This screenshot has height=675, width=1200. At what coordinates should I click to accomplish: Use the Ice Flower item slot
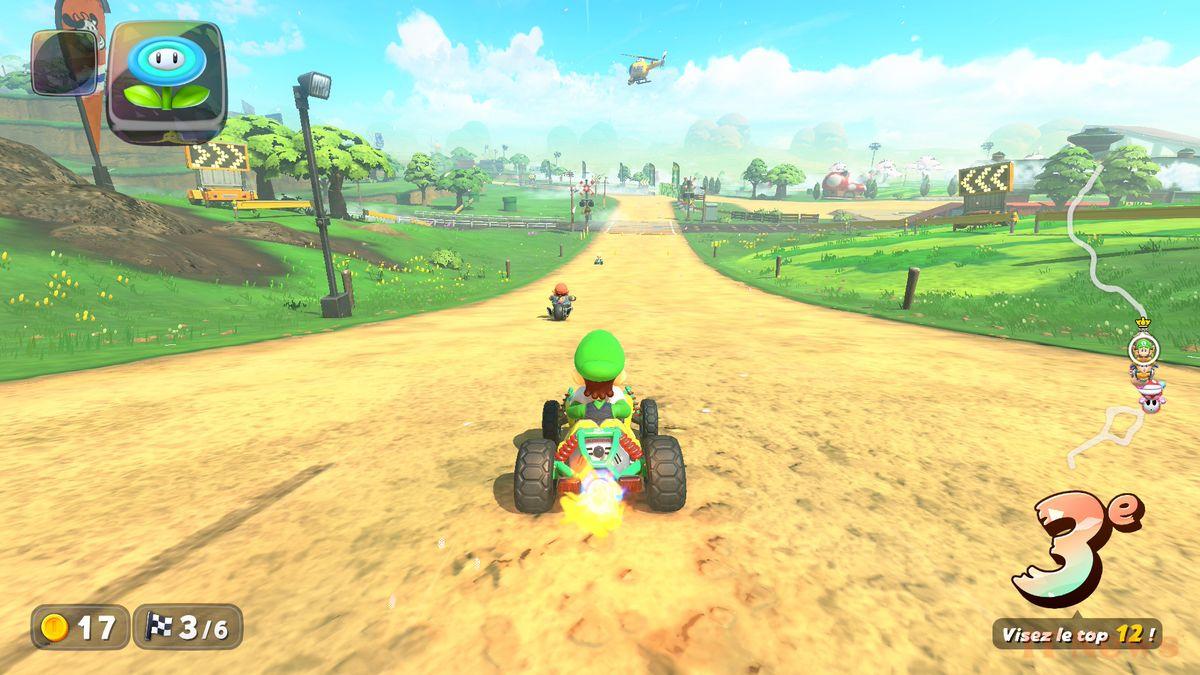point(166,80)
